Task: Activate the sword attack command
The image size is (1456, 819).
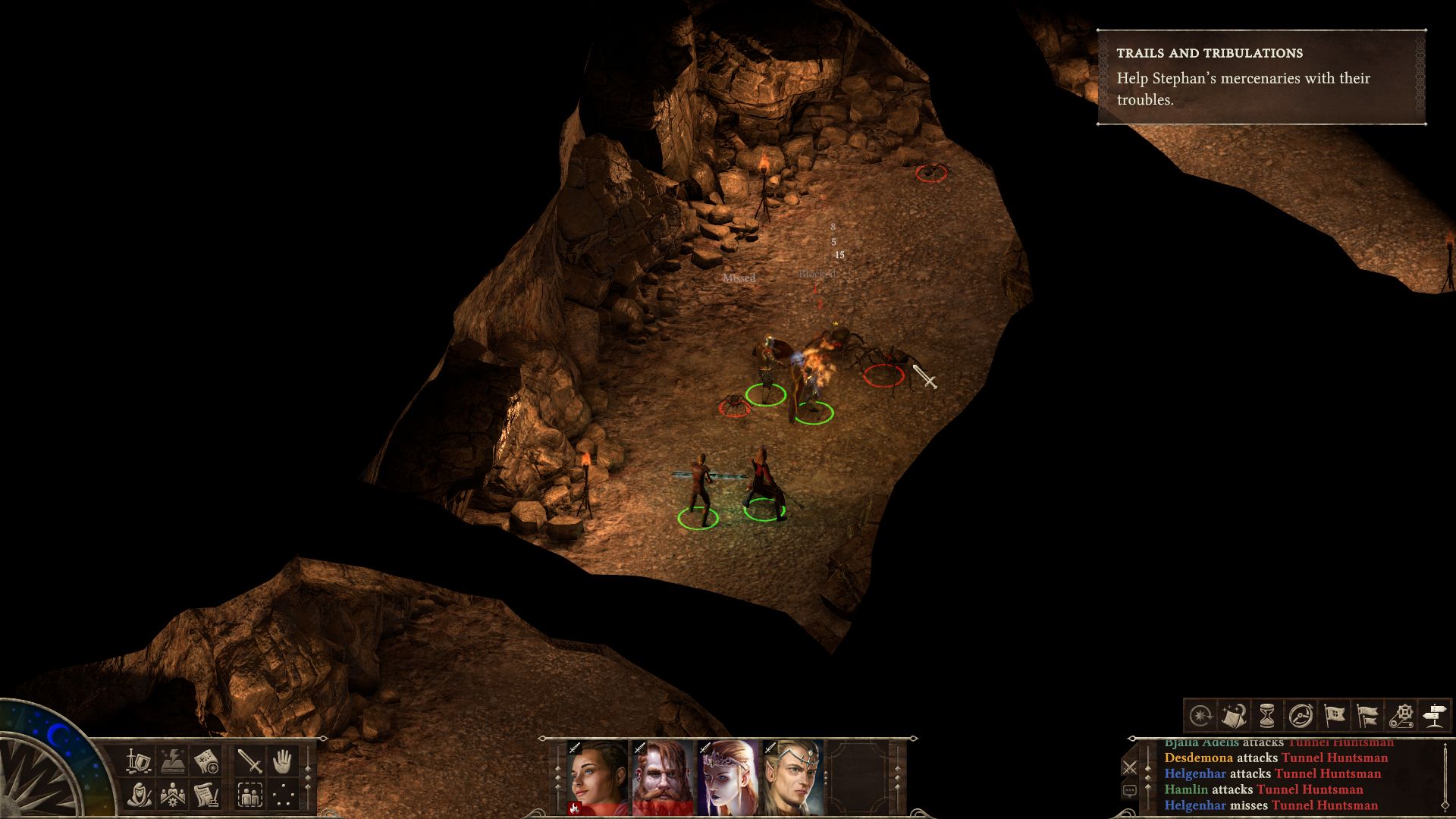Action: point(249,760)
